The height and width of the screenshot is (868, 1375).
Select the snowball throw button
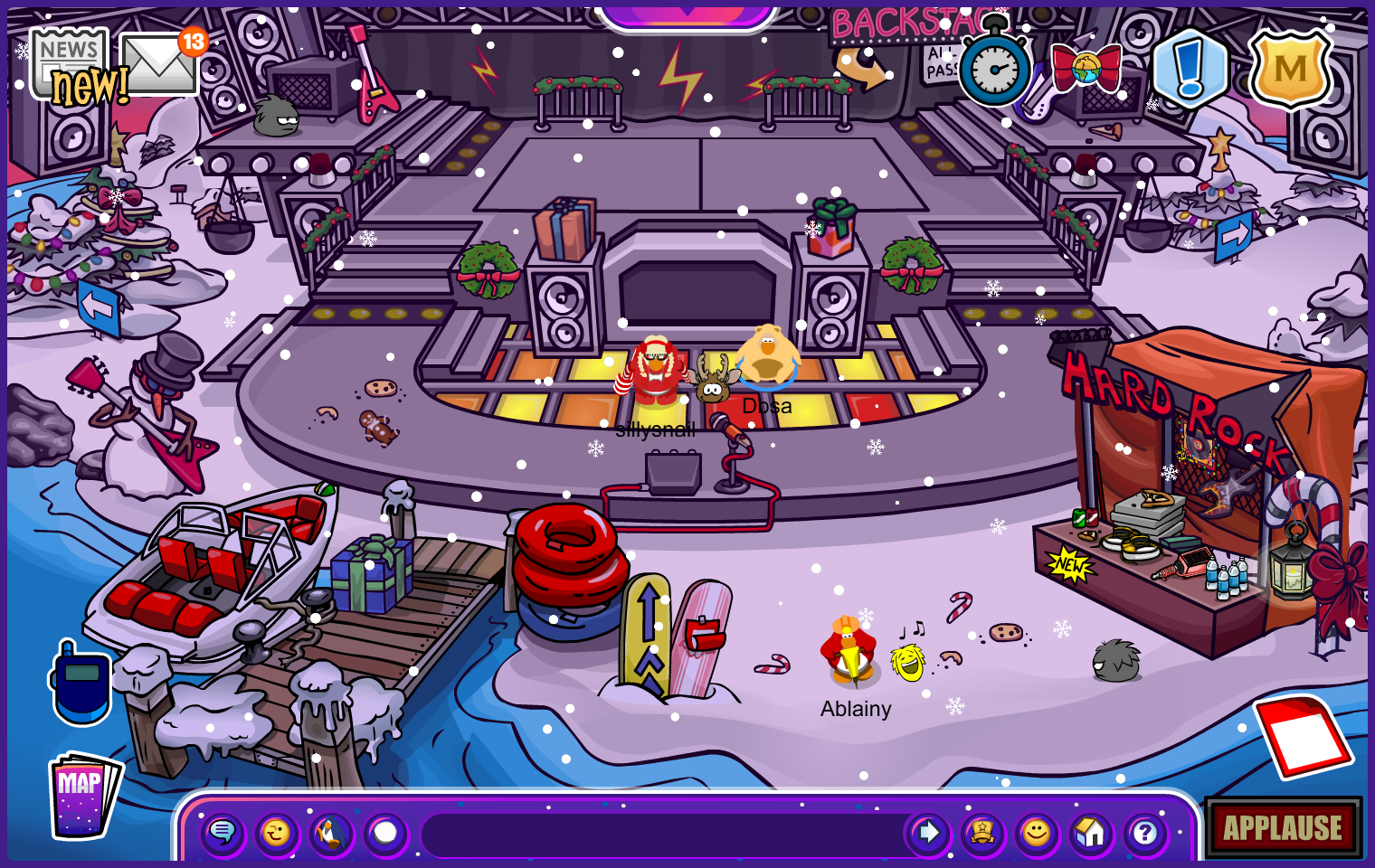click(x=385, y=833)
